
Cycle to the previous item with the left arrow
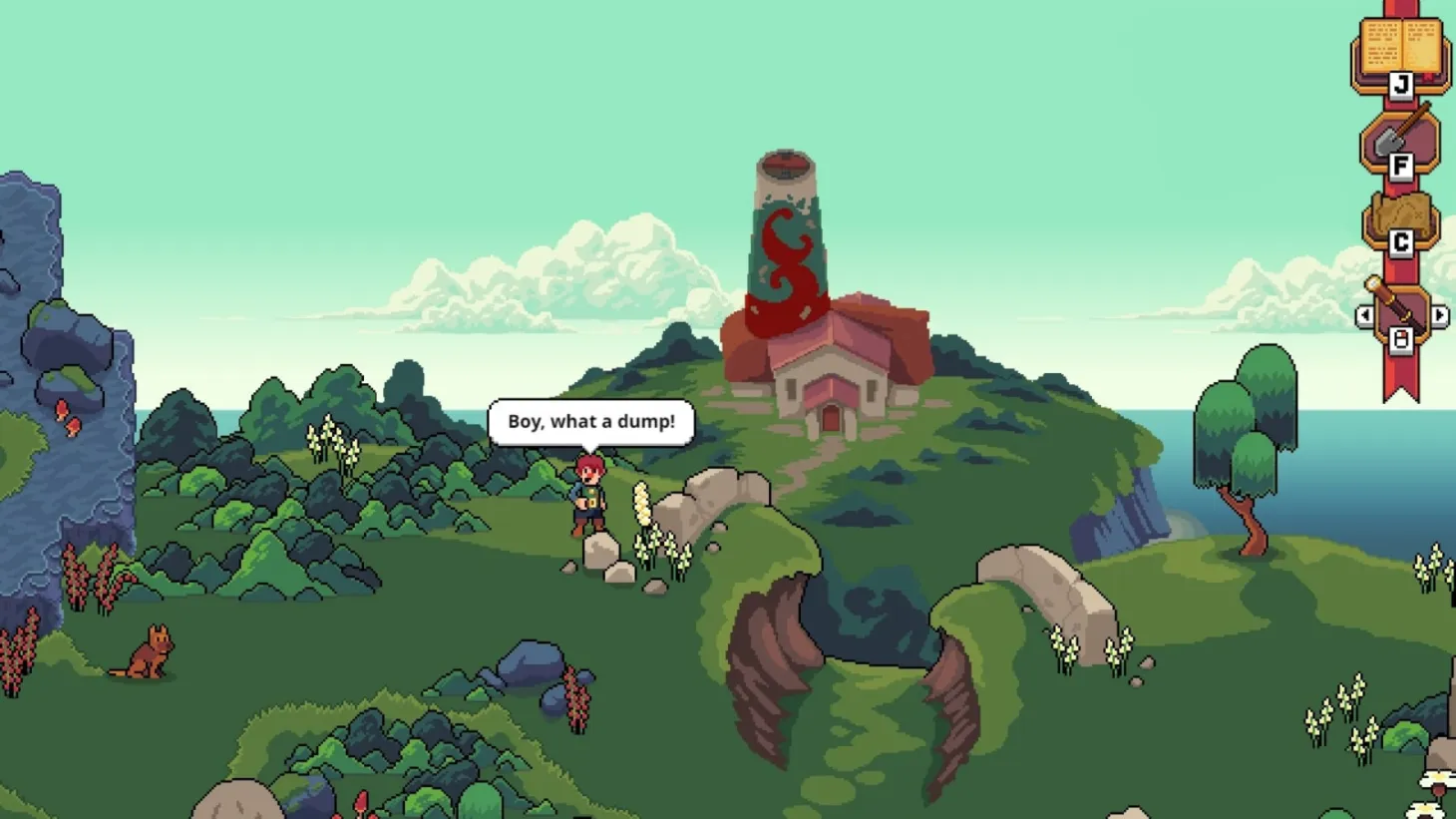tap(1365, 314)
